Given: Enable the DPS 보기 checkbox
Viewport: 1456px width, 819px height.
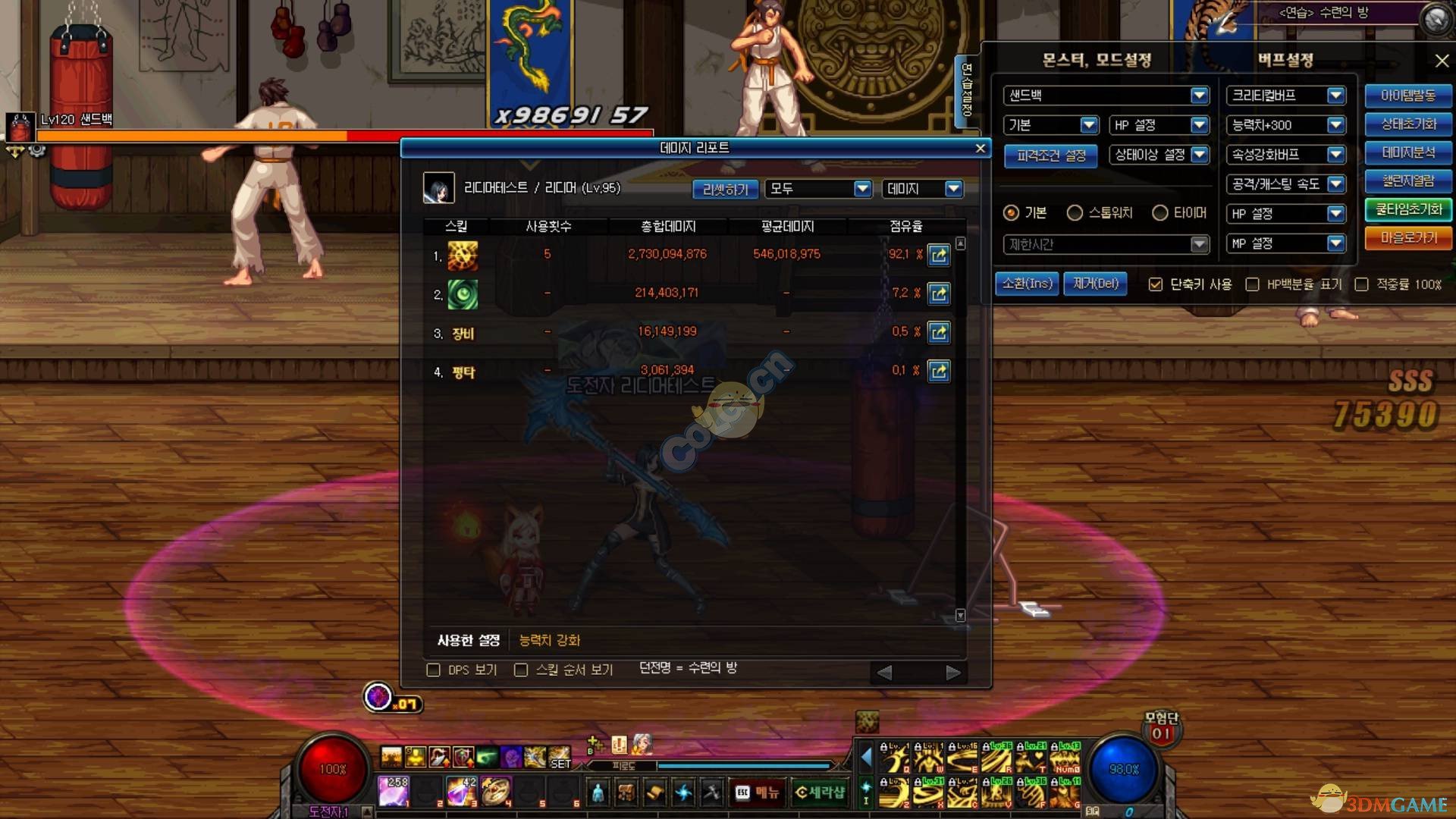Looking at the screenshot, I should (433, 670).
